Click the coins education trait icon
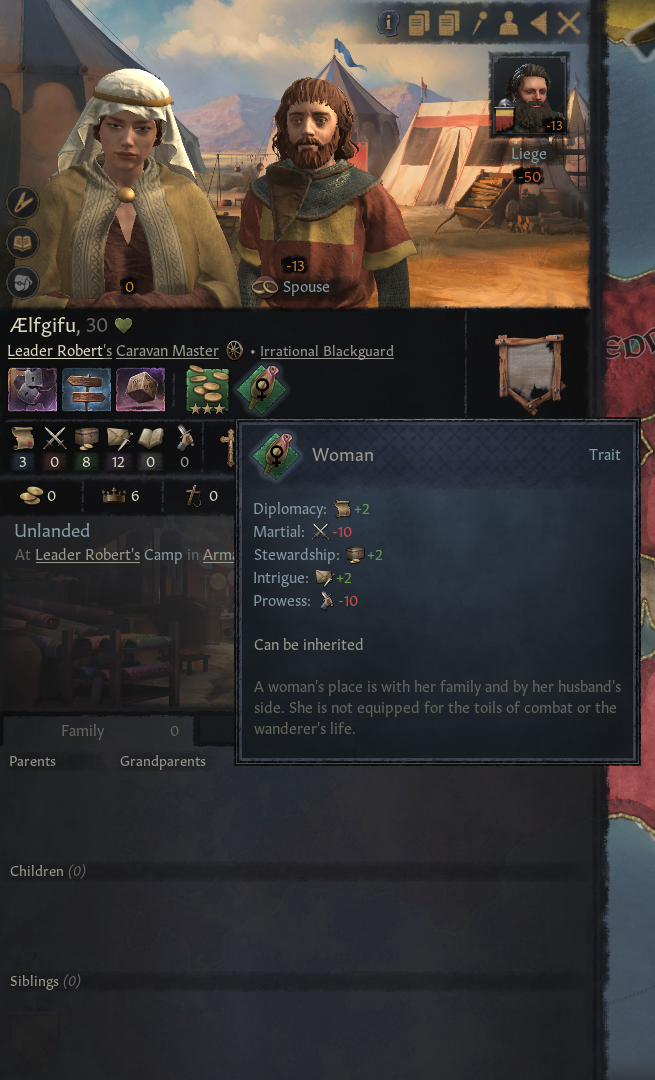This screenshot has height=1080, width=655. (207, 390)
